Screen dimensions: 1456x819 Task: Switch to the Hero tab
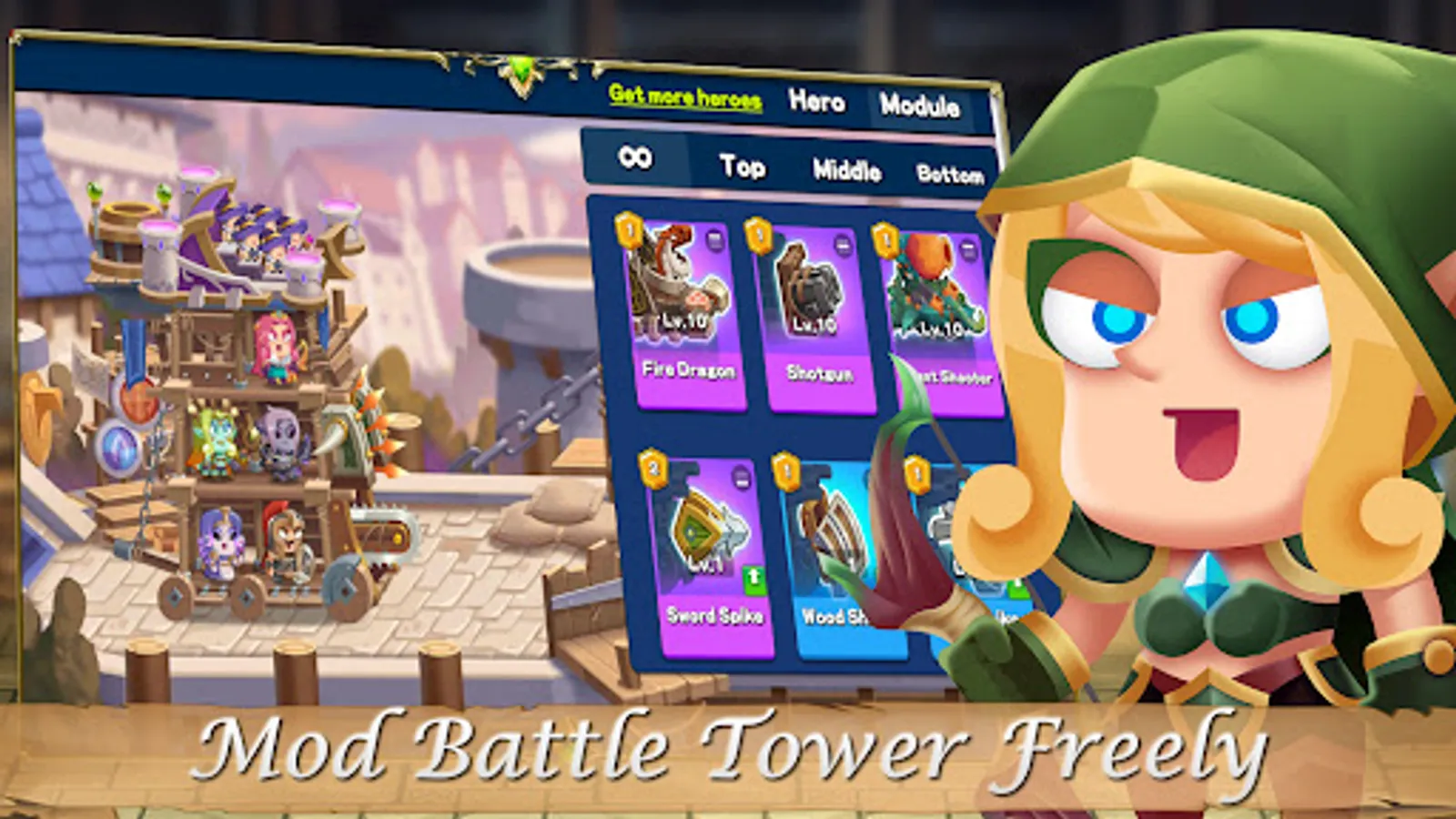816,103
